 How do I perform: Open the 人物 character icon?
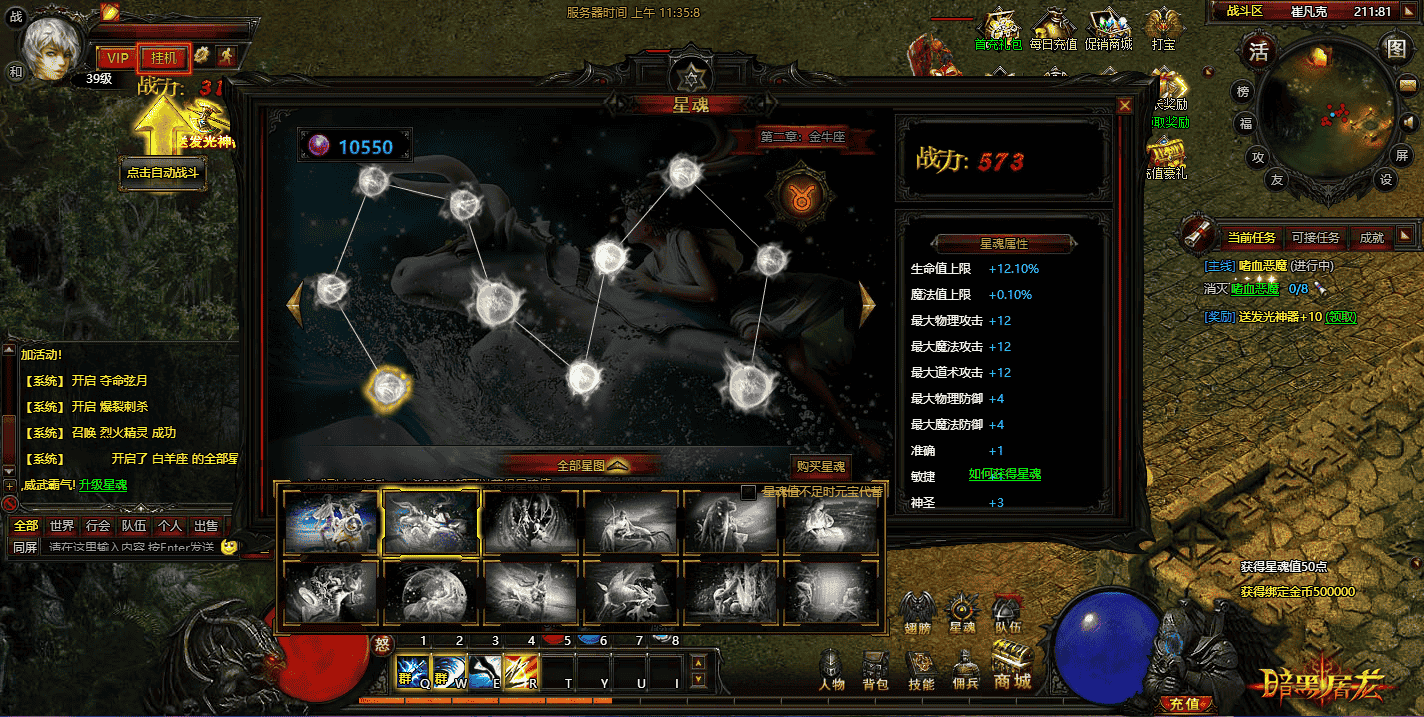pyautogui.click(x=832, y=670)
